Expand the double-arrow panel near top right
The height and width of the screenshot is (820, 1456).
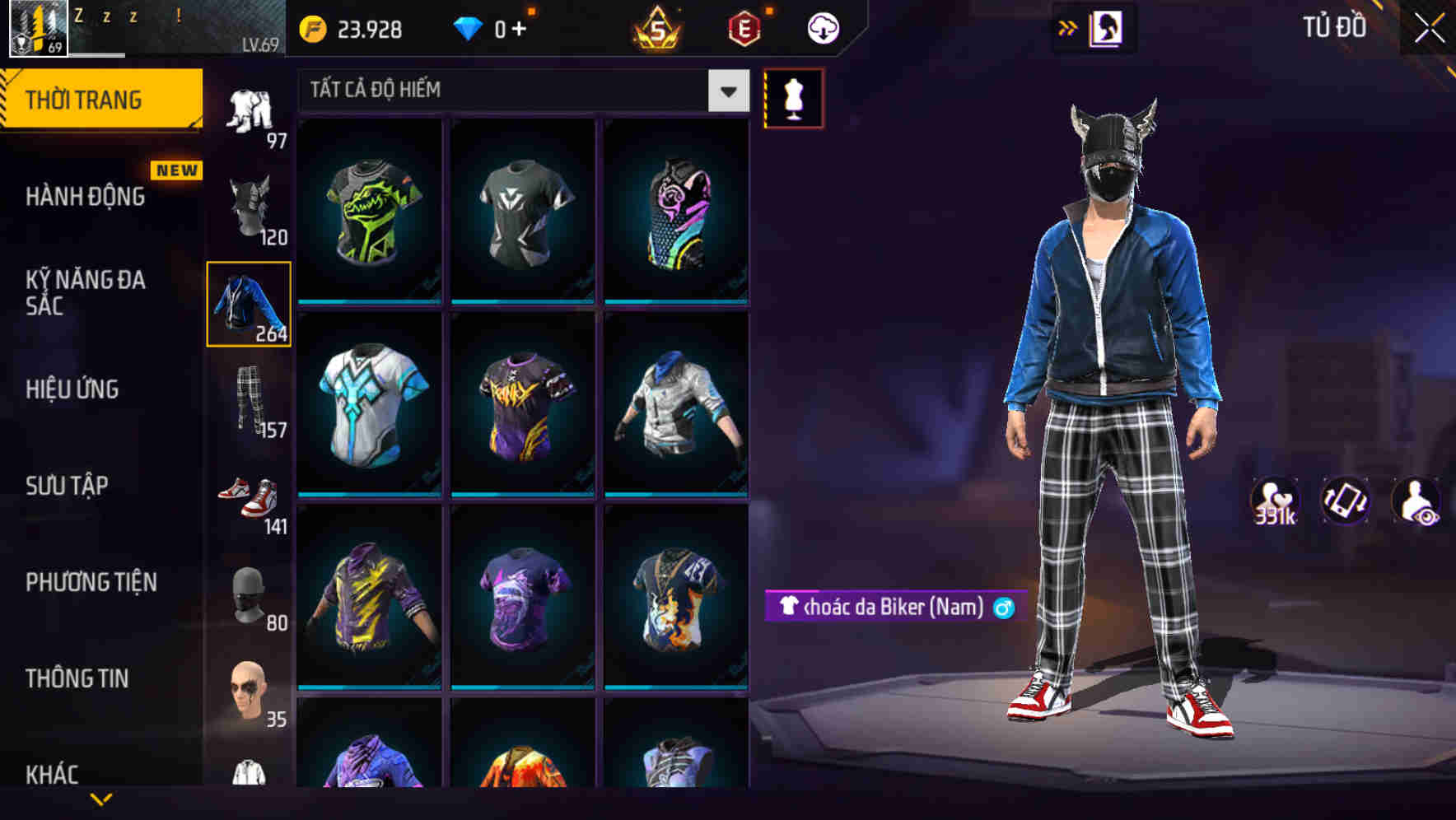(1068, 27)
